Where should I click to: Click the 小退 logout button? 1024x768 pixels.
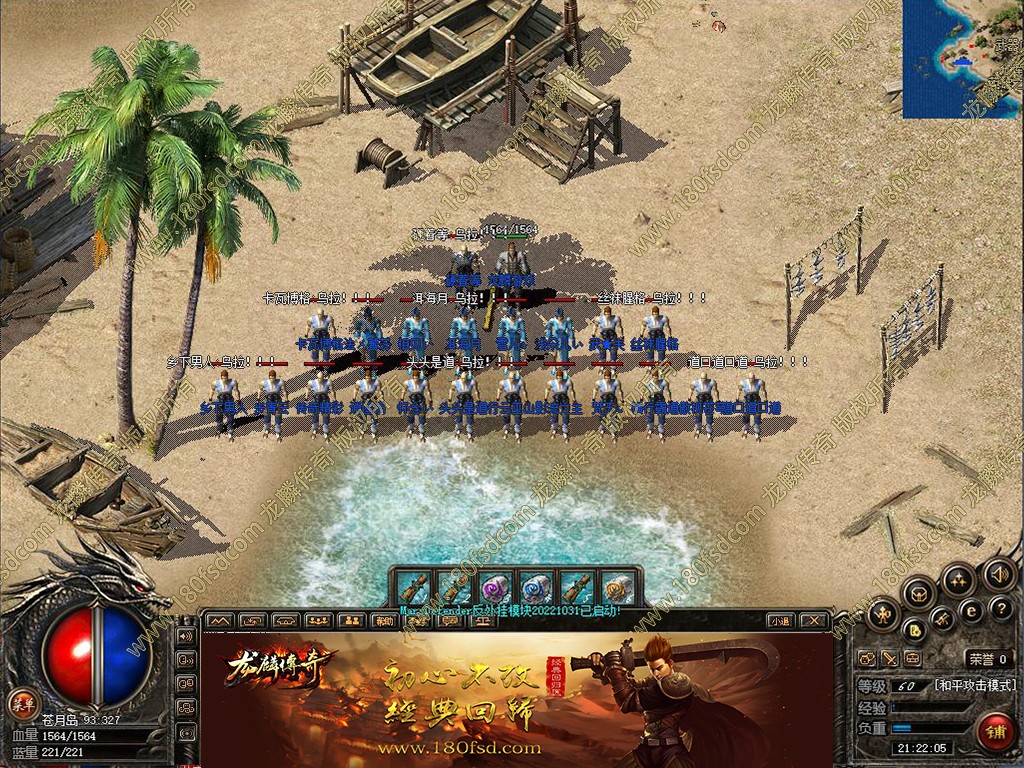(782, 621)
